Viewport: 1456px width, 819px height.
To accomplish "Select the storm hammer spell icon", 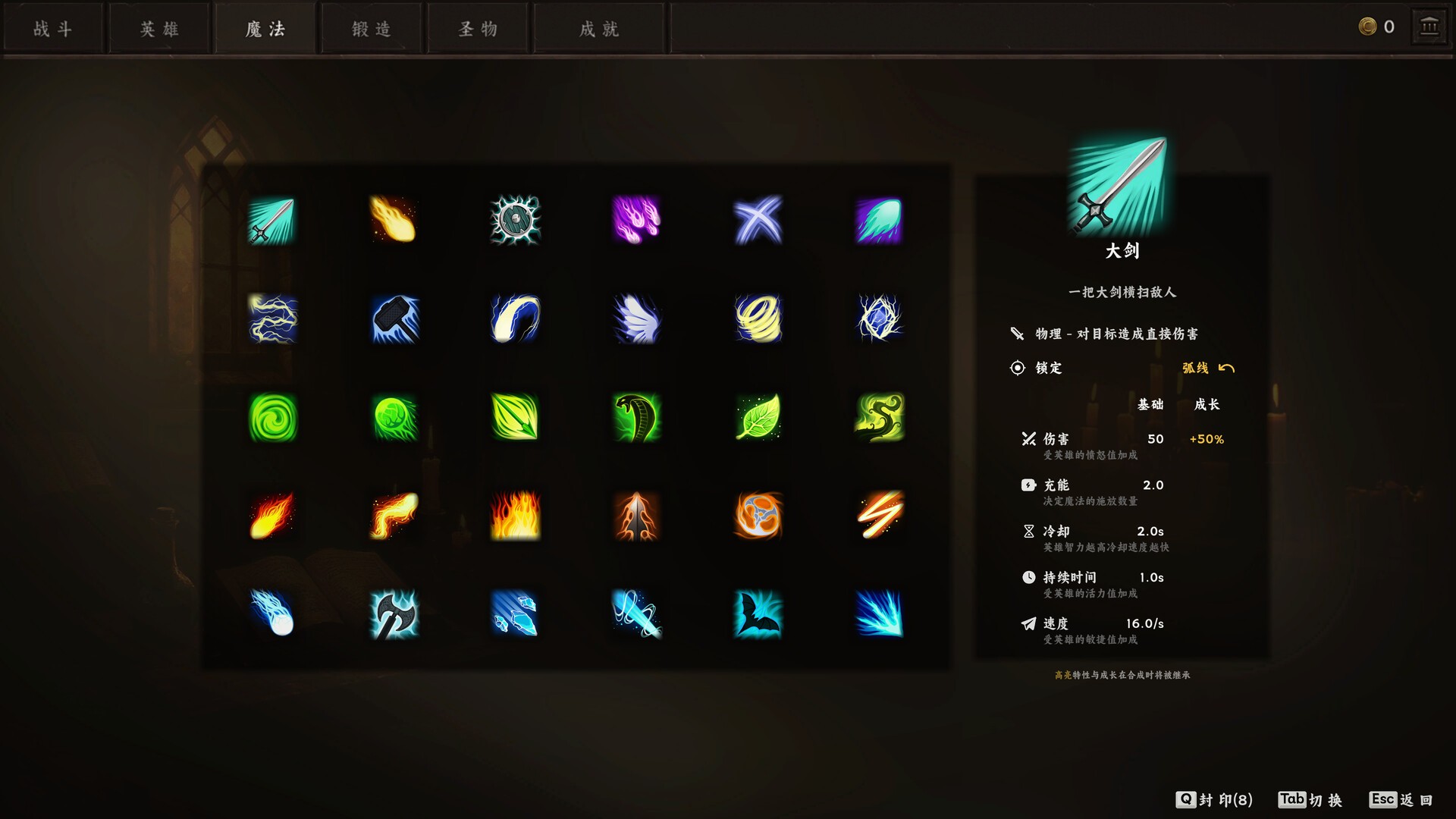I will [394, 320].
